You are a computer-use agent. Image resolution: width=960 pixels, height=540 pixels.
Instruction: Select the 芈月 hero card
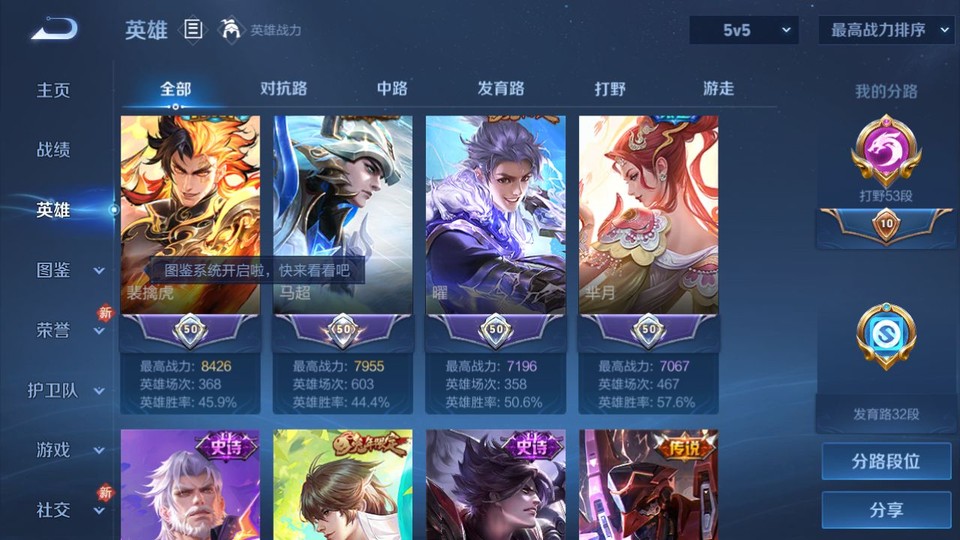tap(648, 215)
